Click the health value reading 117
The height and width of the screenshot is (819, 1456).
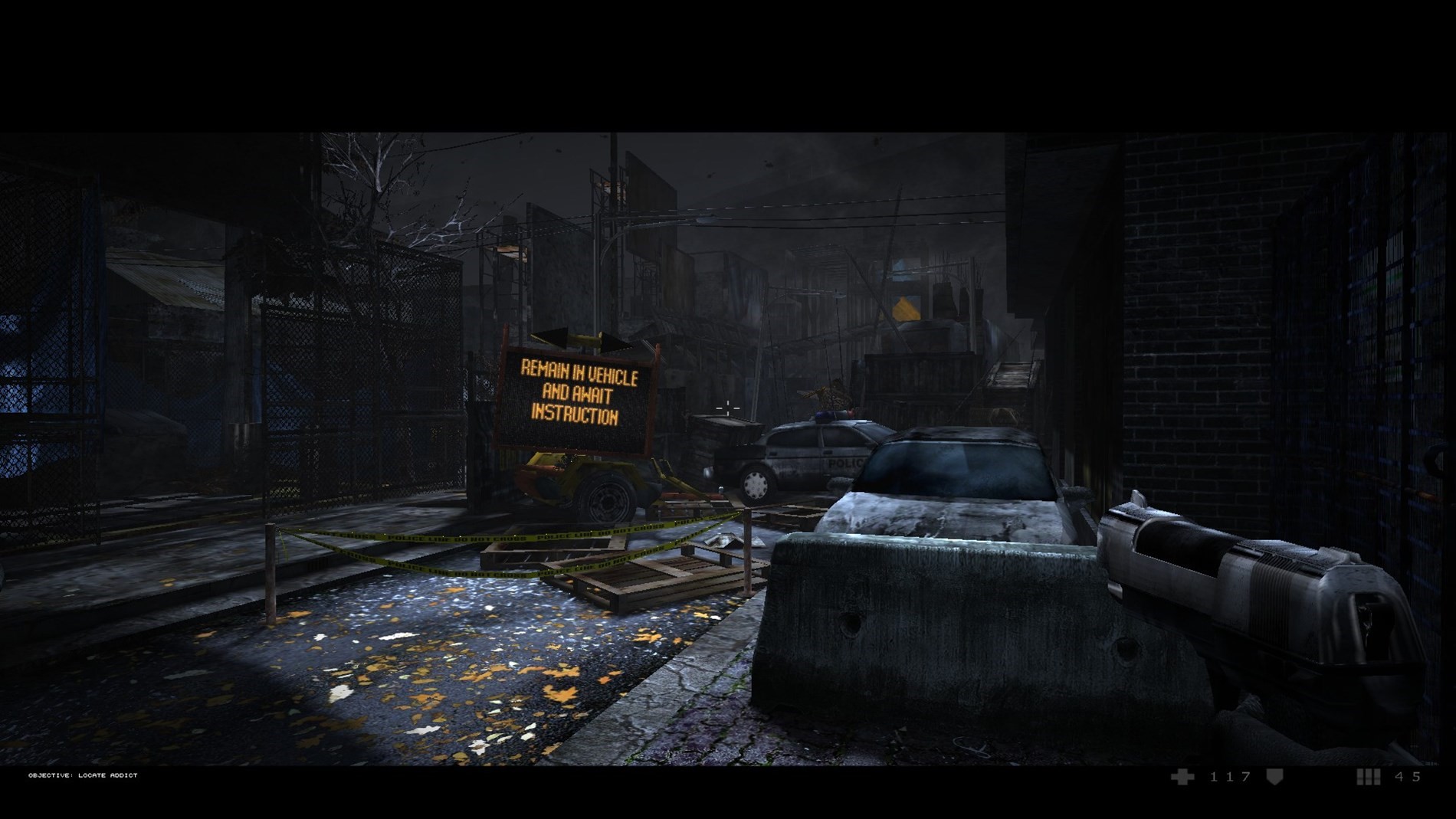point(1227,776)
